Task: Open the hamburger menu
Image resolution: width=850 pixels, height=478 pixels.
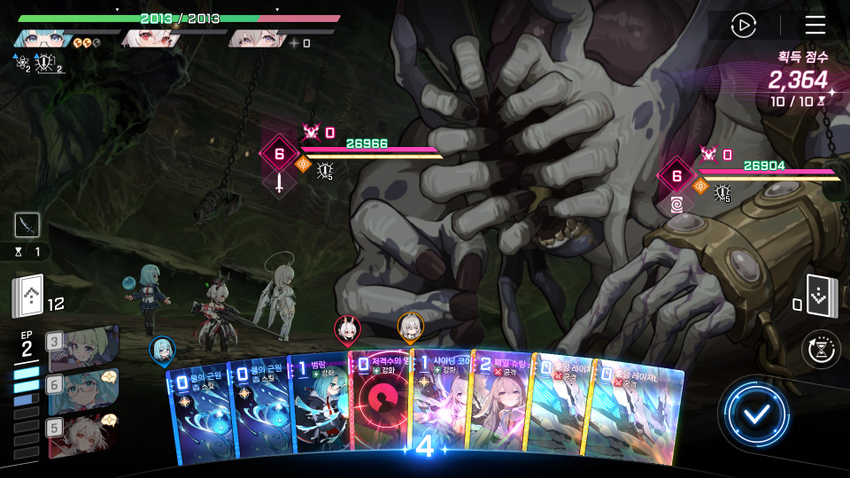Action: click(815, 25)
